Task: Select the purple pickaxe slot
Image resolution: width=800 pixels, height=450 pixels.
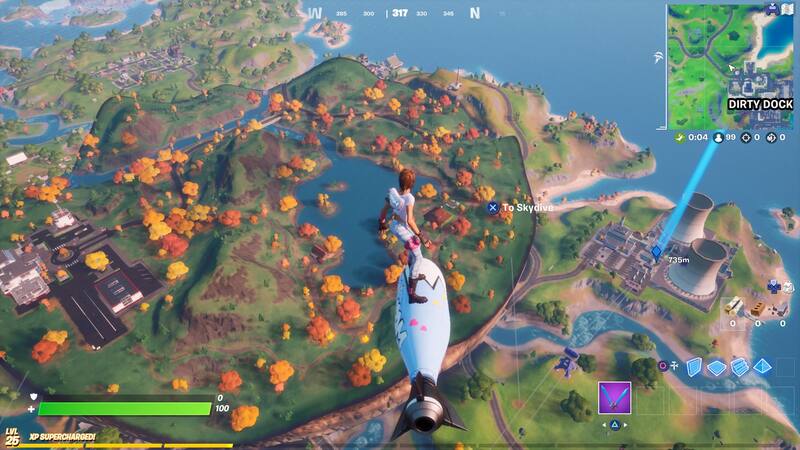Action: tap(612, 397)
